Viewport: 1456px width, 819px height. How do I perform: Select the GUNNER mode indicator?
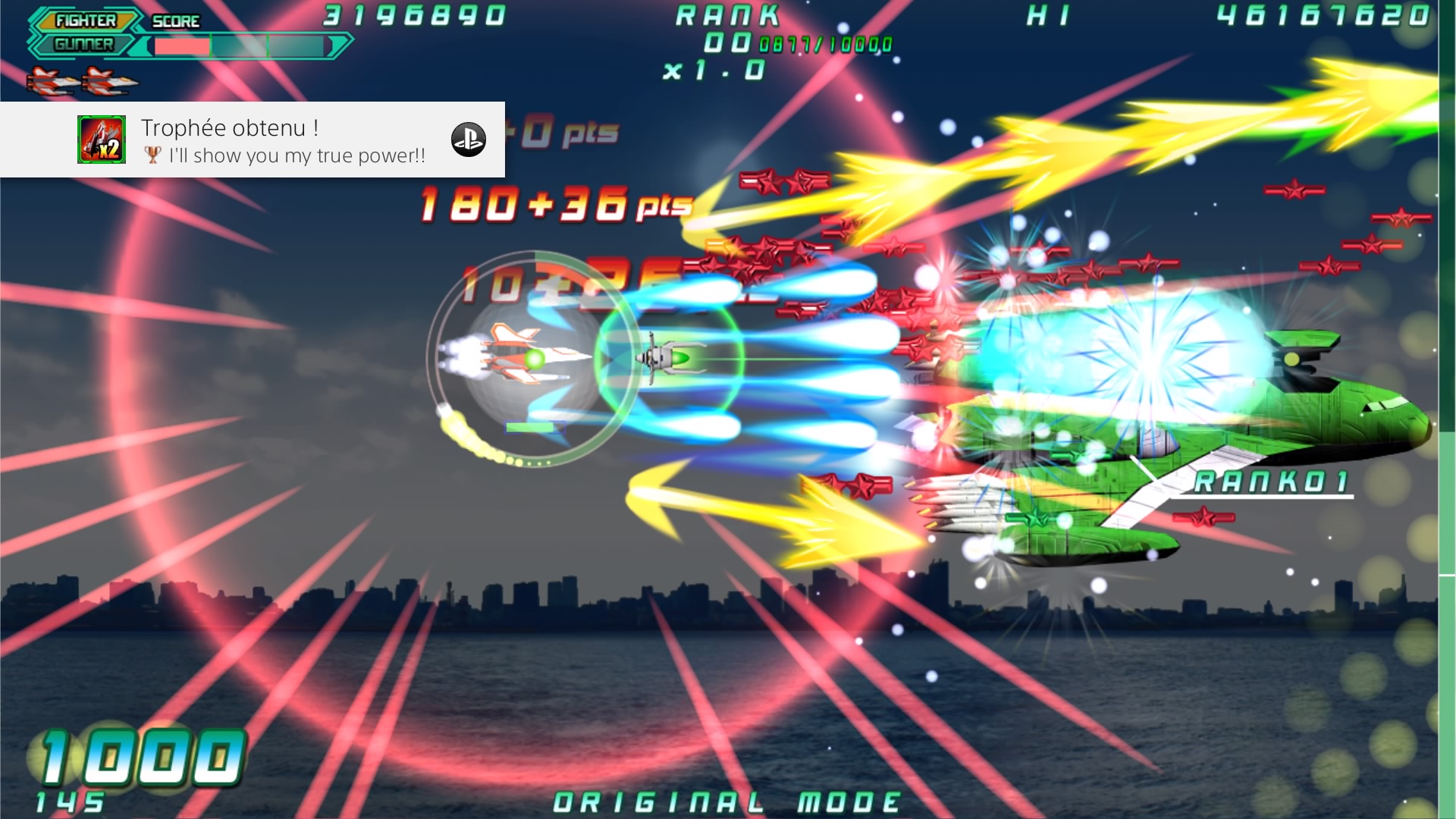pyautogui.click(x=83, y=45)
